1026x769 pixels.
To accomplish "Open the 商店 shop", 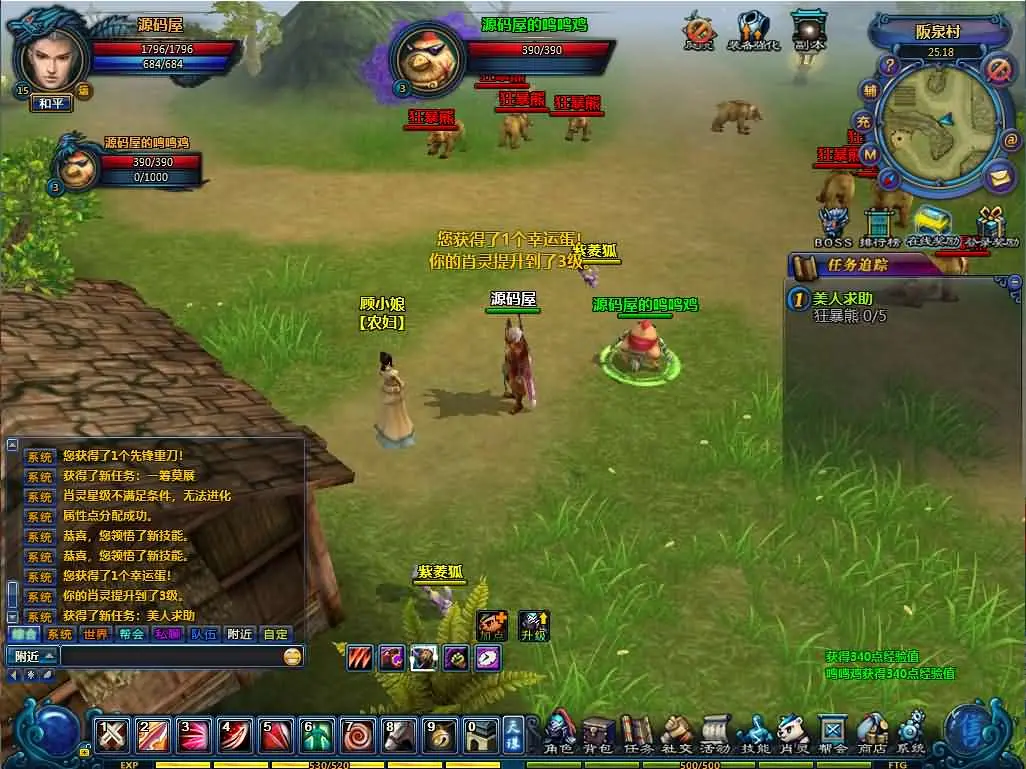I will (872, 735).
